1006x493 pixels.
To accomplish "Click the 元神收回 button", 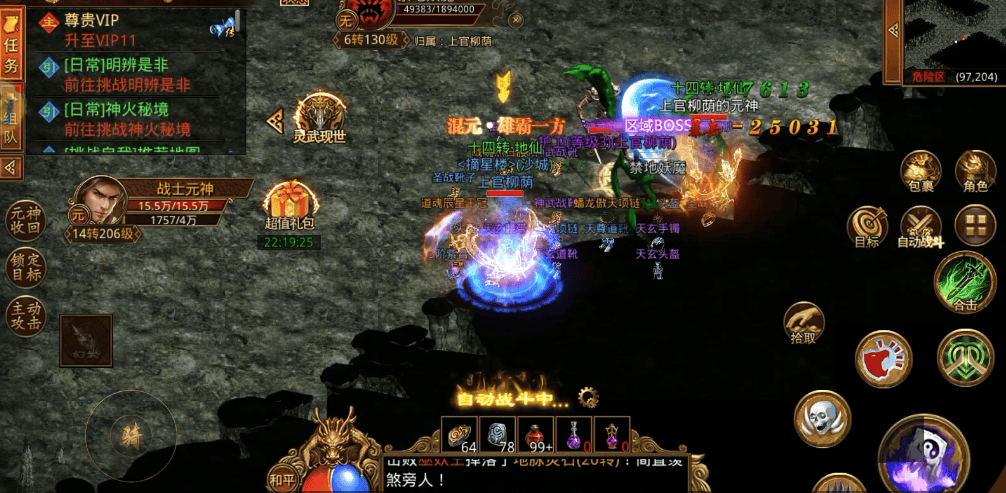I will [25, 220].
